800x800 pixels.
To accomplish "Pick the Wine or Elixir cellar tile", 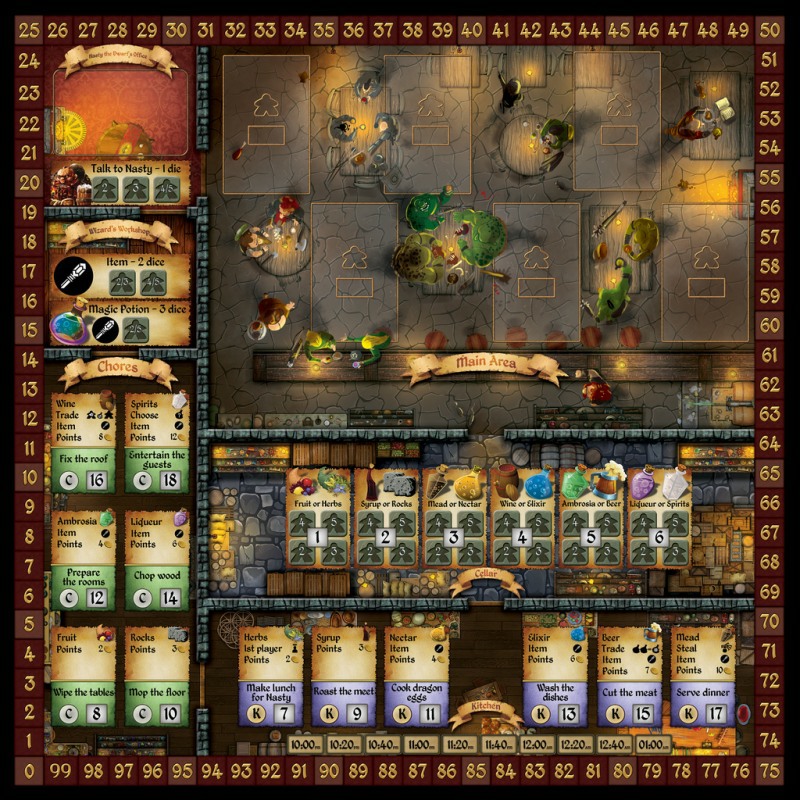I will pos(522,522).
